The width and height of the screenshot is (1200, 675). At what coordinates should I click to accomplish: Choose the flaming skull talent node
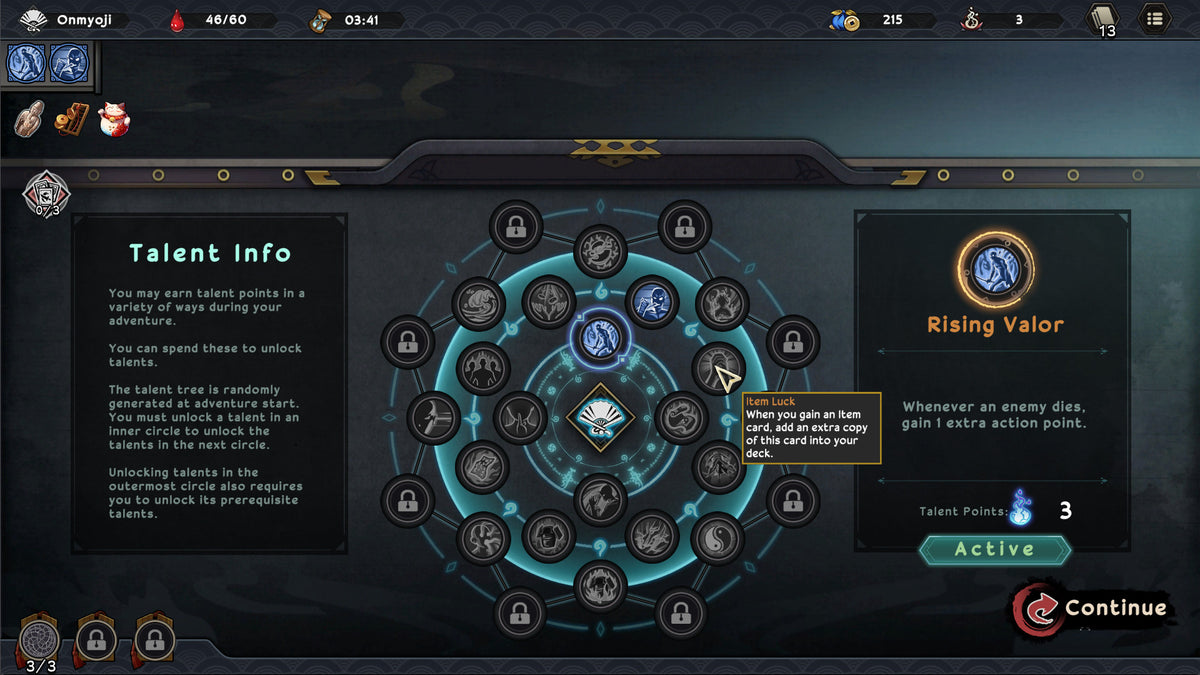[x=600, y=585]
